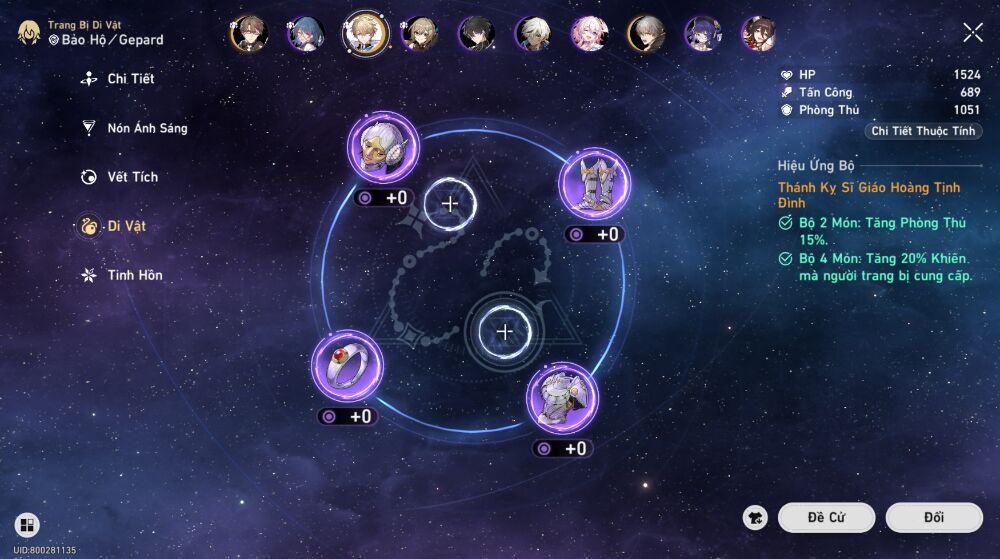Image resolution: width=1000 pixels, height=559 pixels.
Task: Close the relic equipment screen
Action: [973, 32]
